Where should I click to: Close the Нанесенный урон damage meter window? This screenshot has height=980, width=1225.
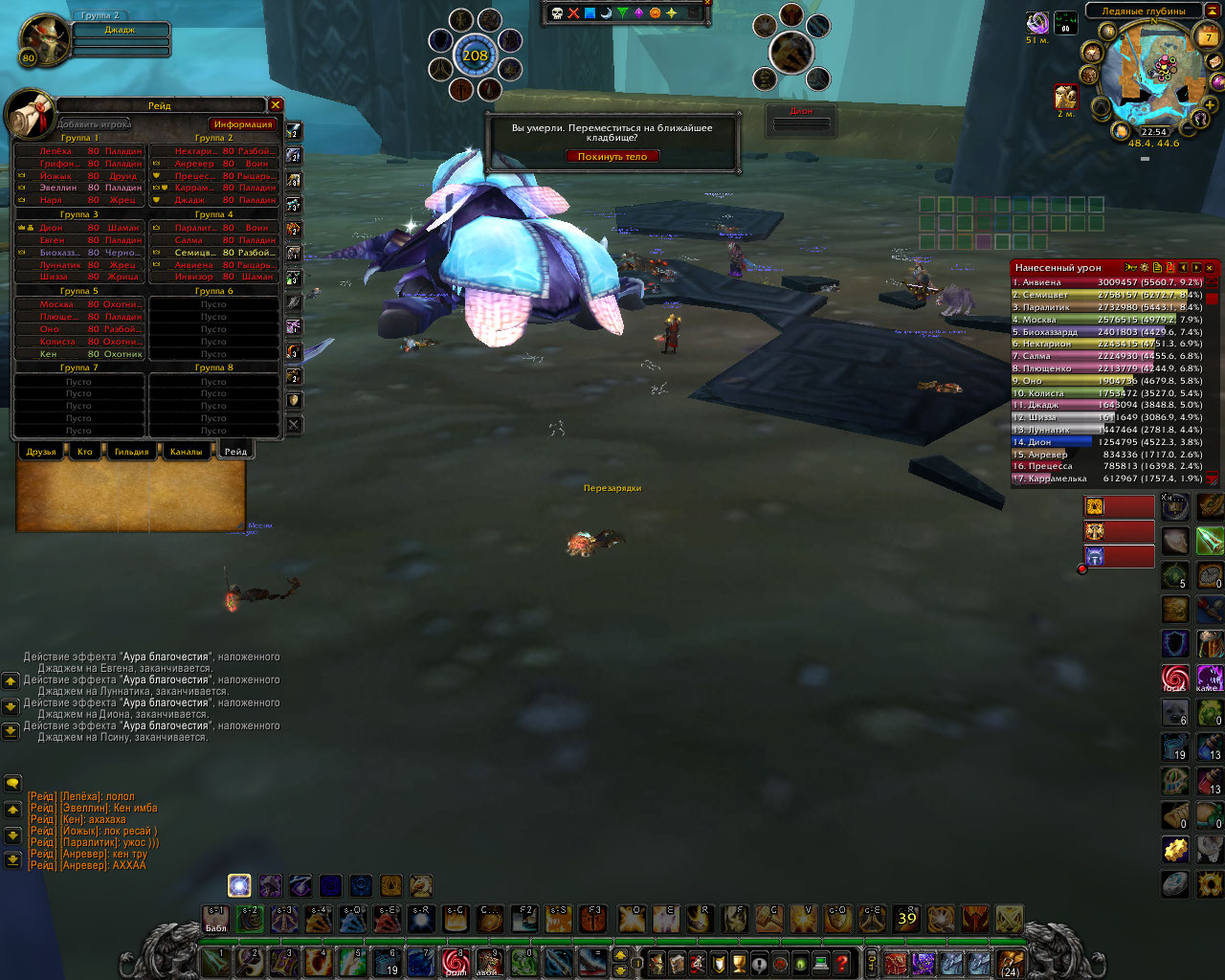[x=1210, y=268]
